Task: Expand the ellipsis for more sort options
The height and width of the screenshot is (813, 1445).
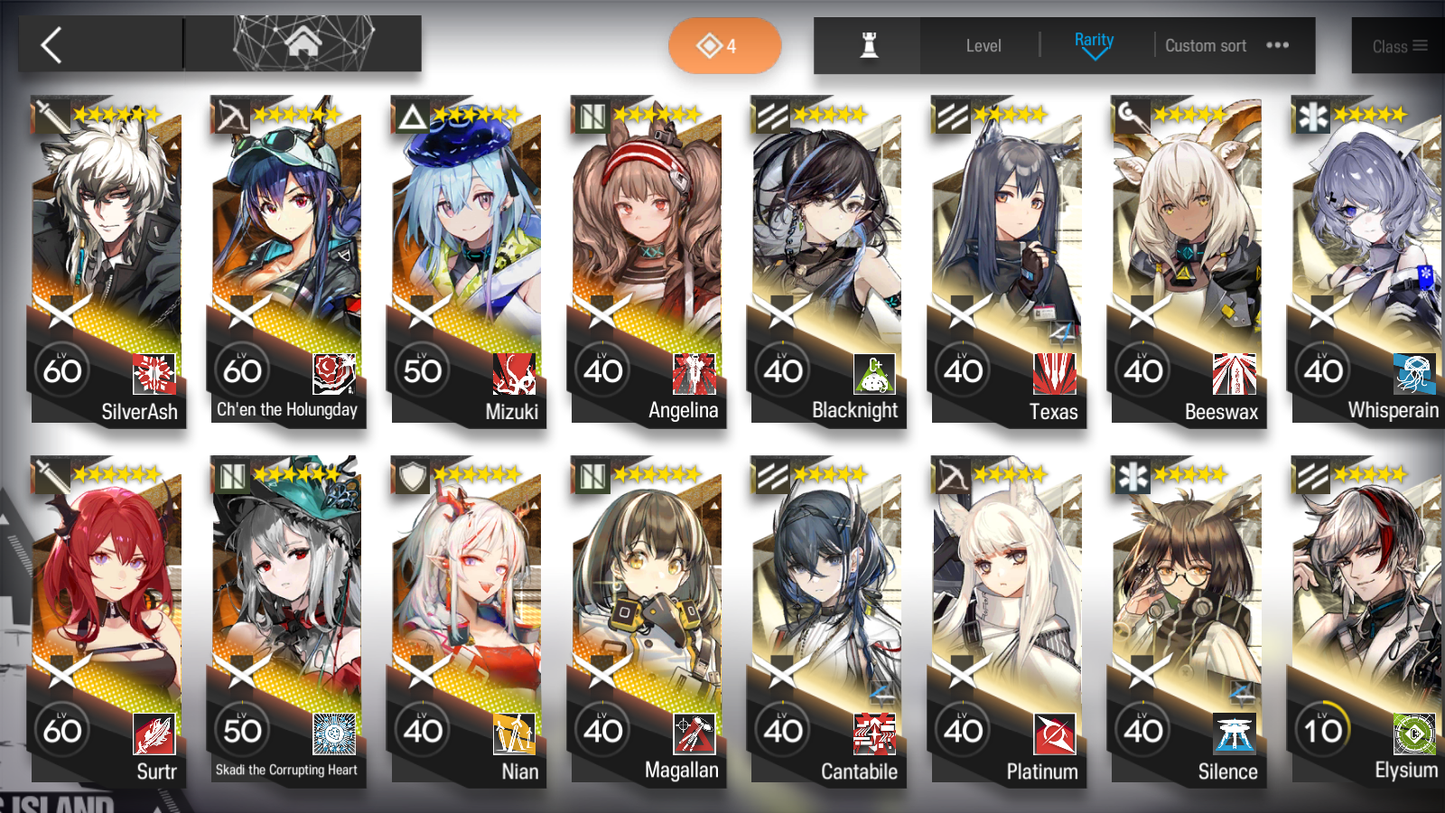Action: click(1278, 45)
